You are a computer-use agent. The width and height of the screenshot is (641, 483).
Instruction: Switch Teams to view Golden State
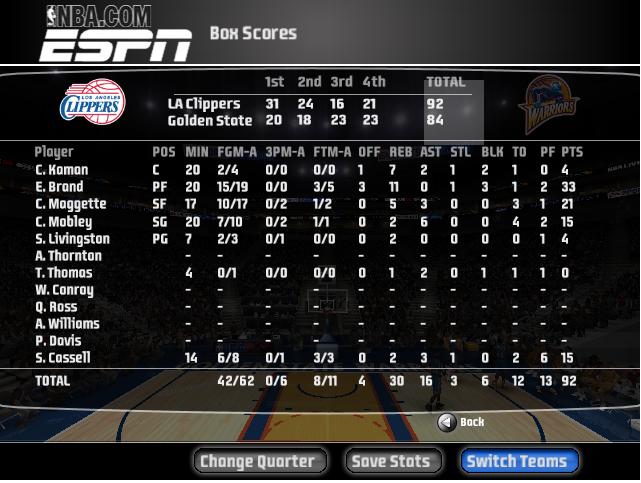(518, 461)
